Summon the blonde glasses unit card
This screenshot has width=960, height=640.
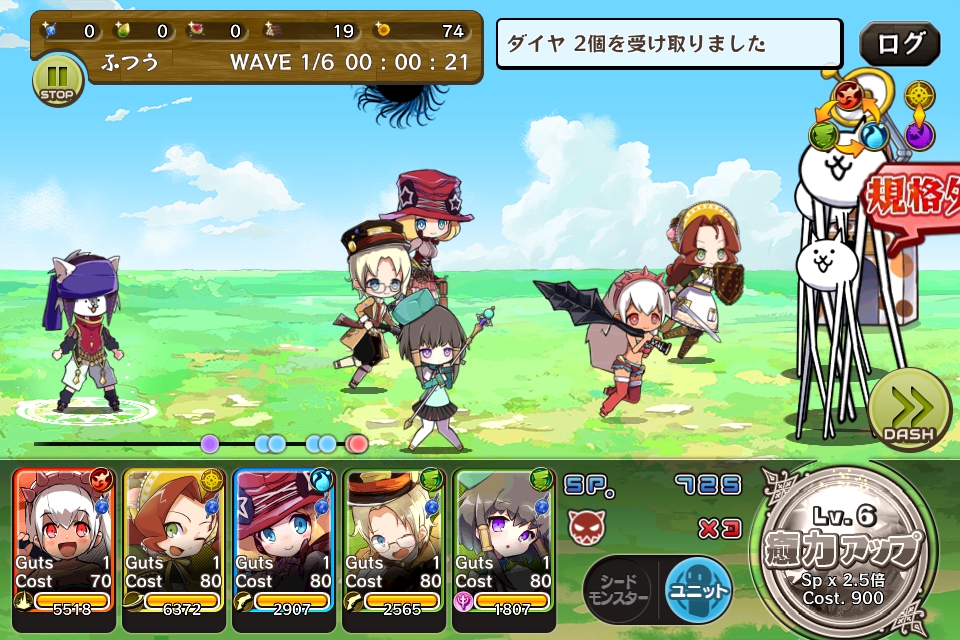(x=394, y=538)
